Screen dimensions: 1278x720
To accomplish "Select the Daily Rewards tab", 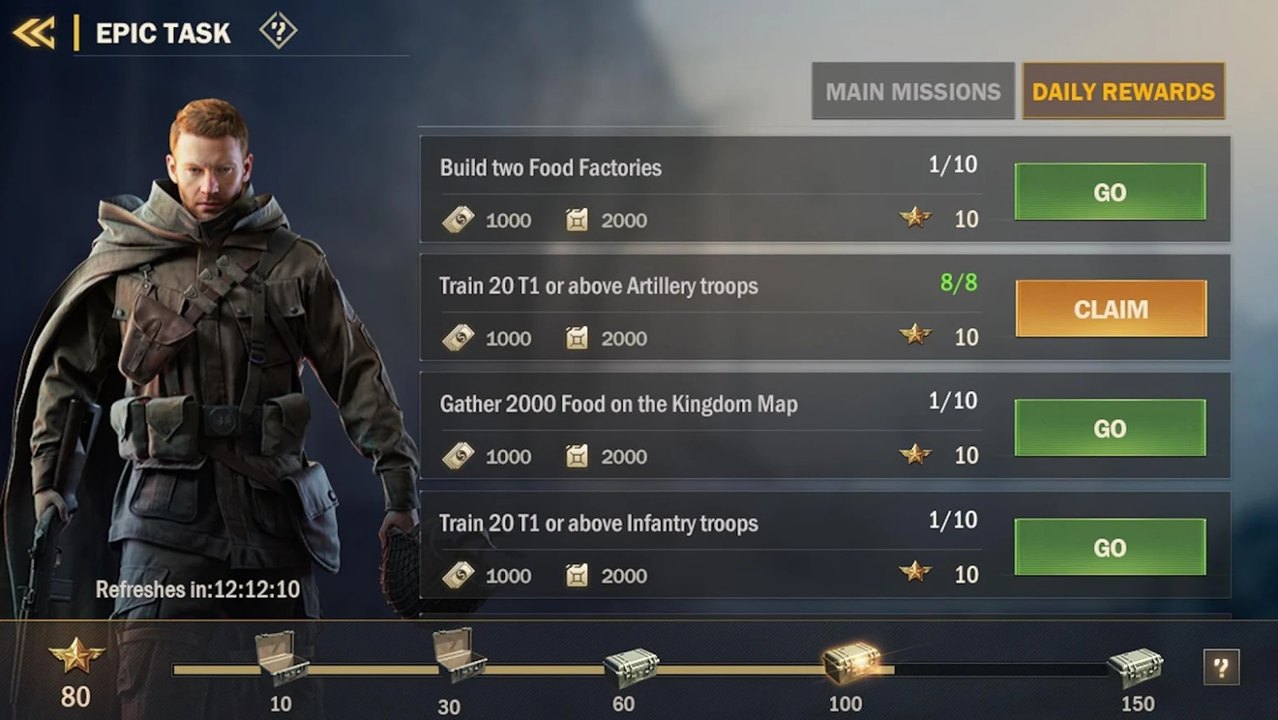I will tap(1123, 92).
